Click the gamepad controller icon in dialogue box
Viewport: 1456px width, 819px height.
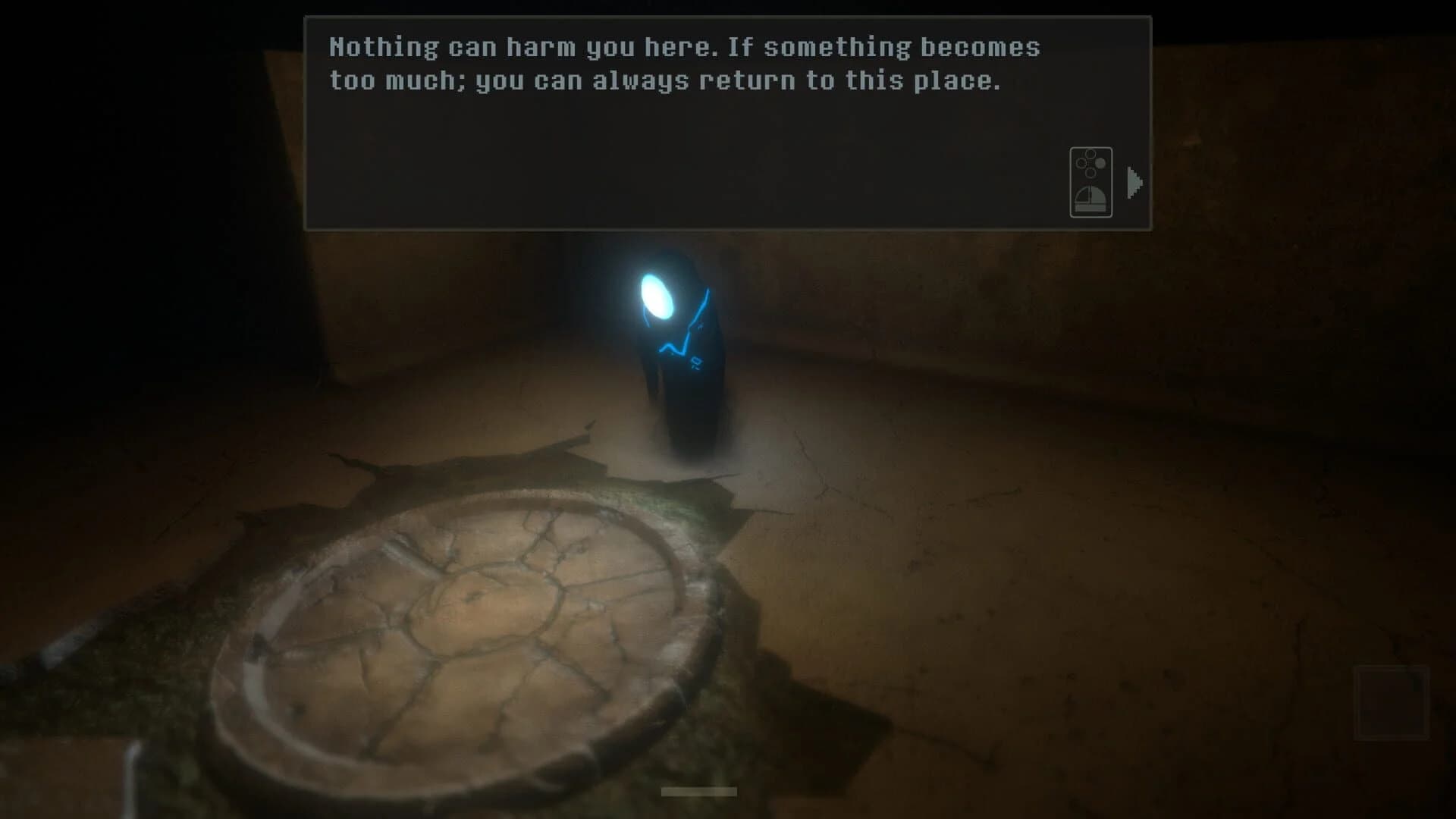tap(1090, 184)
